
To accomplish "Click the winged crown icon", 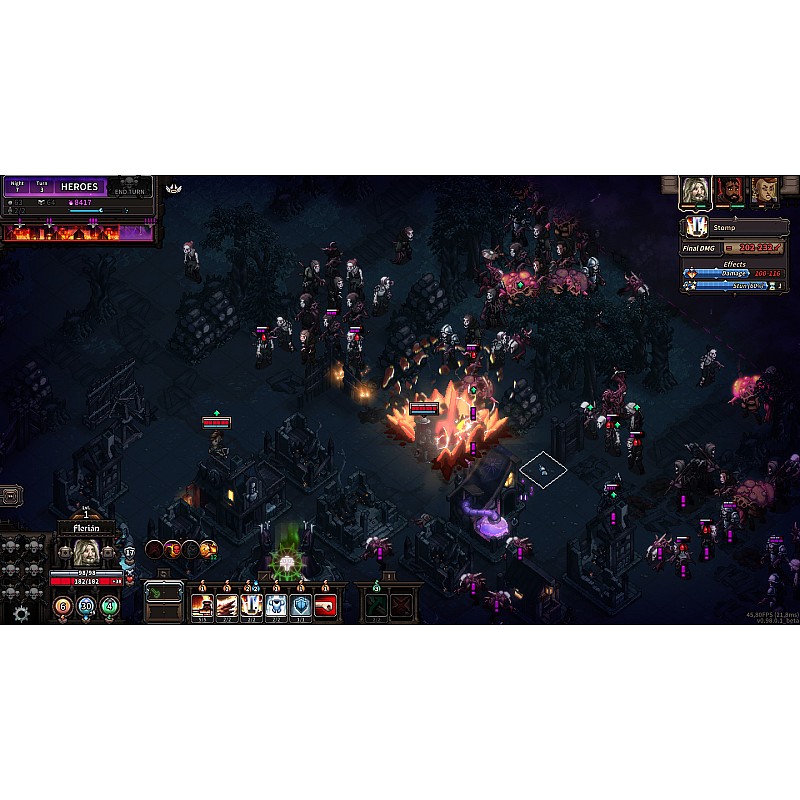I will (172, 188).
